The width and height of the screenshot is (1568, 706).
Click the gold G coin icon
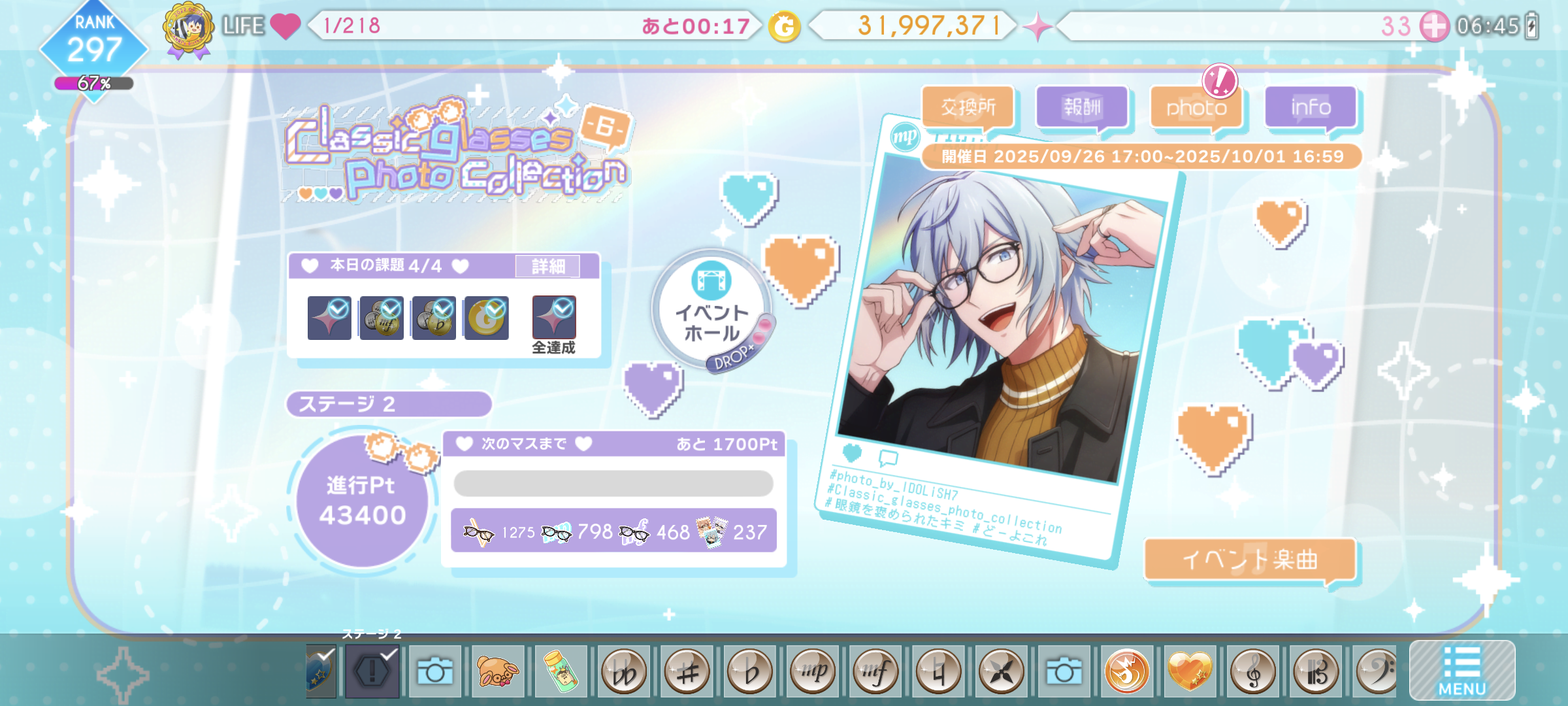pyautogui.click(x=785, y=27)
